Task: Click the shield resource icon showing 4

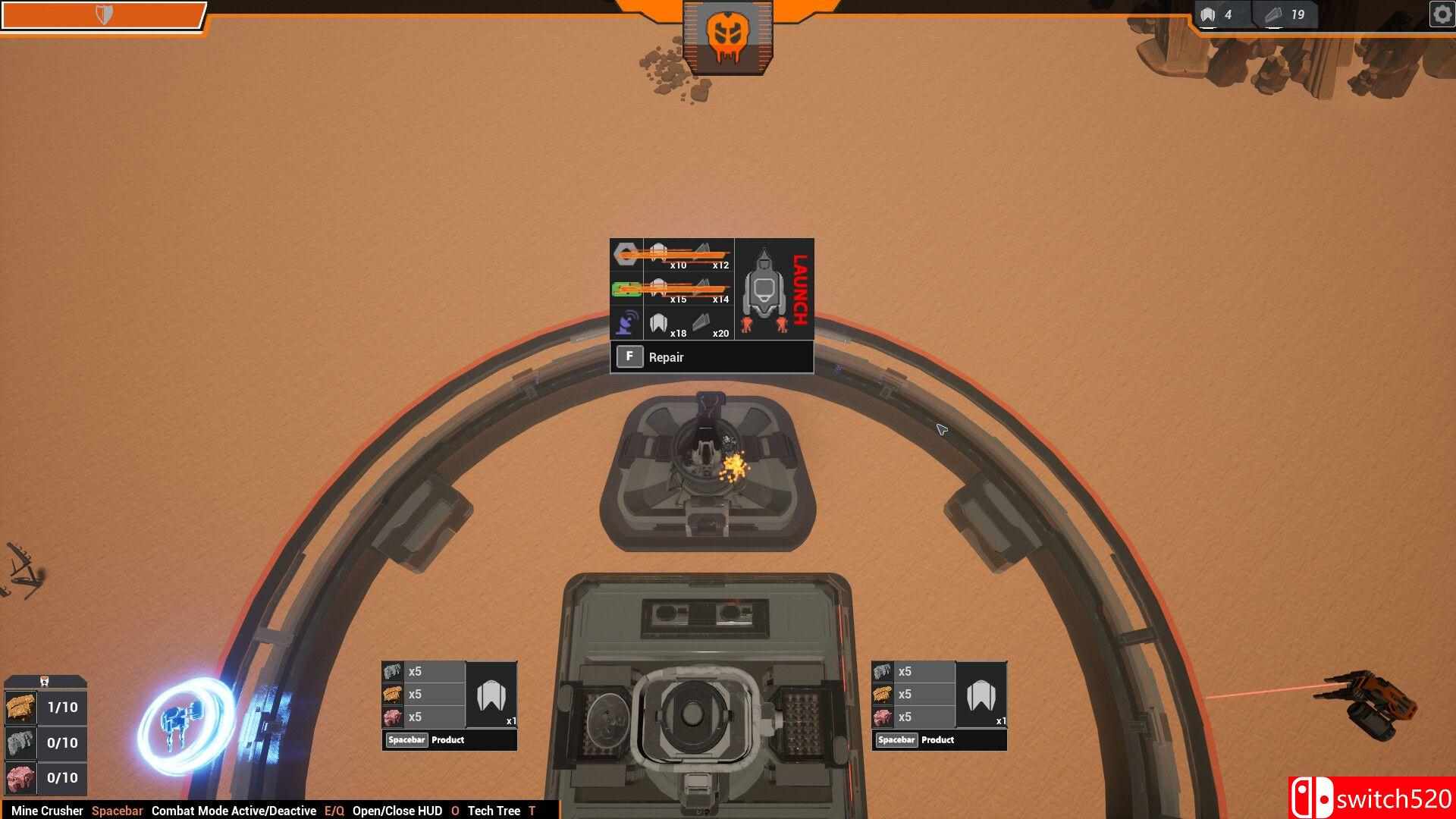Action: tap(1209, 13)
